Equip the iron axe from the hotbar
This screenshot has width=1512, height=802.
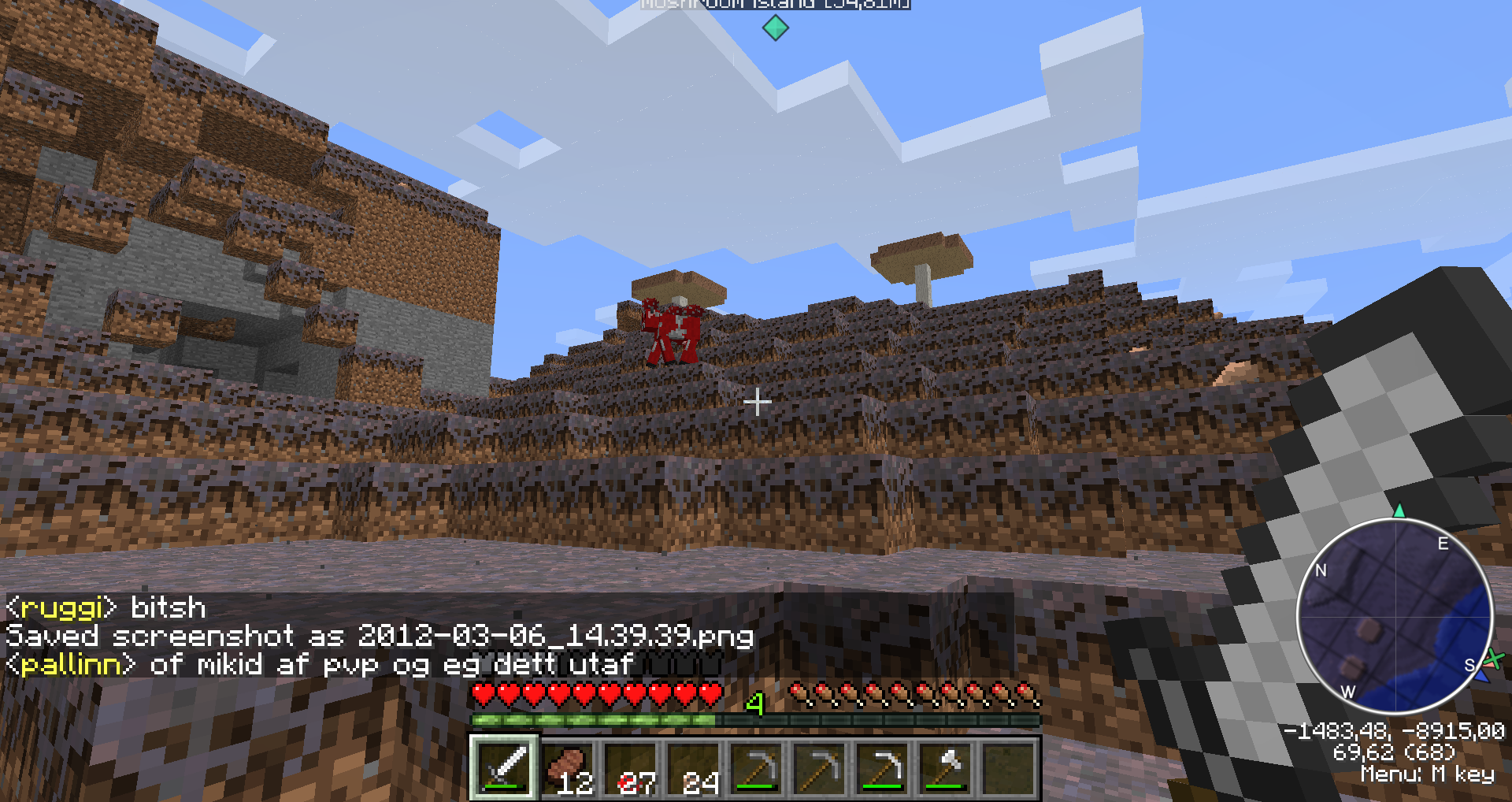pyautogui.click(x=946, y=767)
